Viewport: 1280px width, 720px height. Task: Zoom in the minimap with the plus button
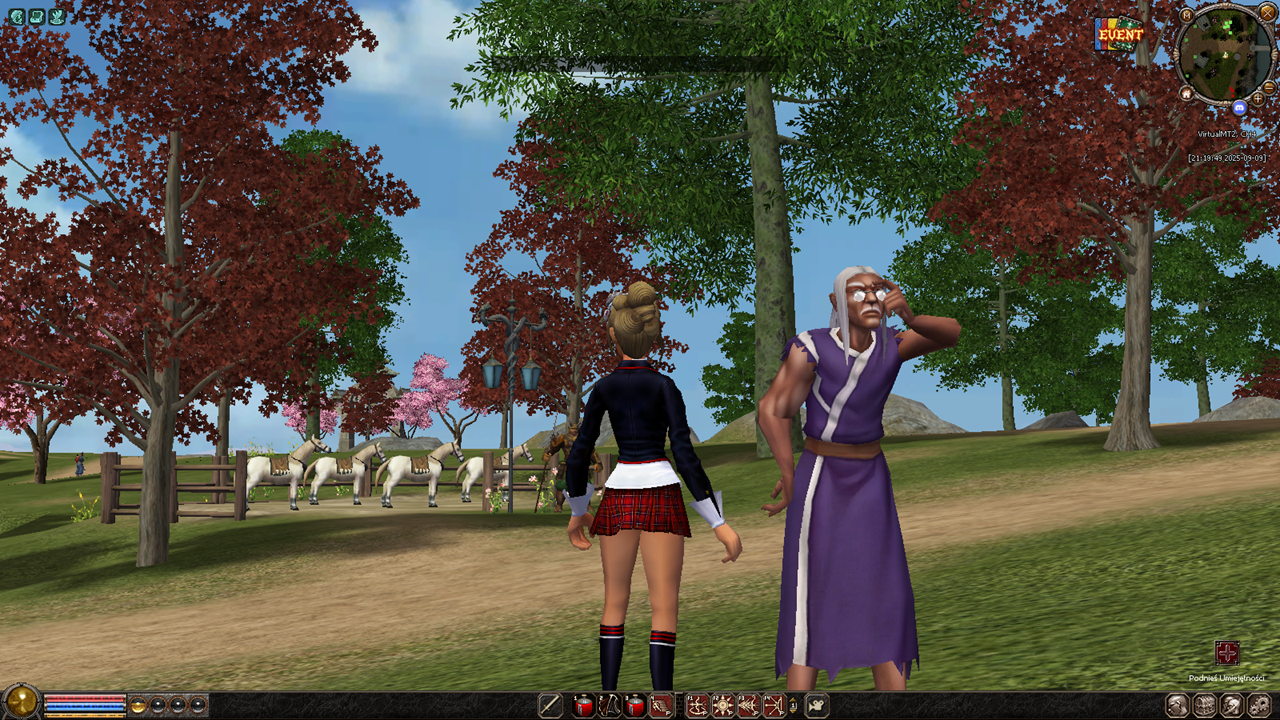[1257, 99]
